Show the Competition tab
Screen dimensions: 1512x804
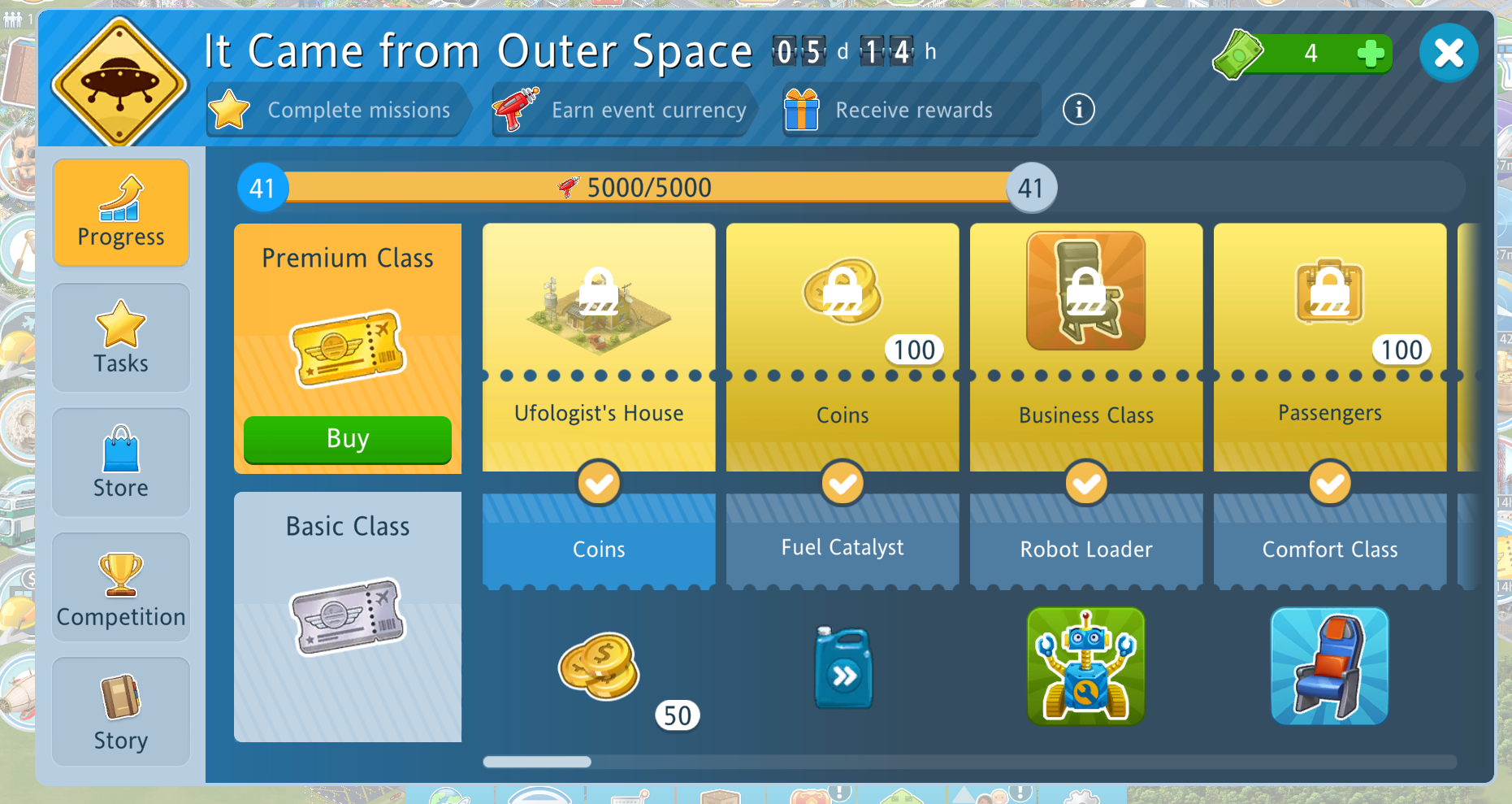pos(121,587)
